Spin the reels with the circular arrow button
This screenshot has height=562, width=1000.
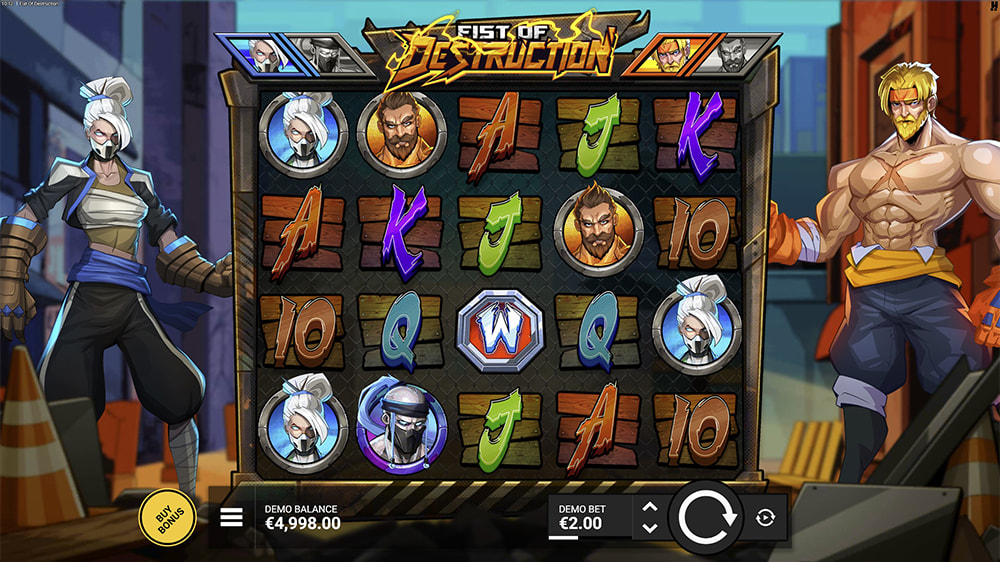[706, 518]
